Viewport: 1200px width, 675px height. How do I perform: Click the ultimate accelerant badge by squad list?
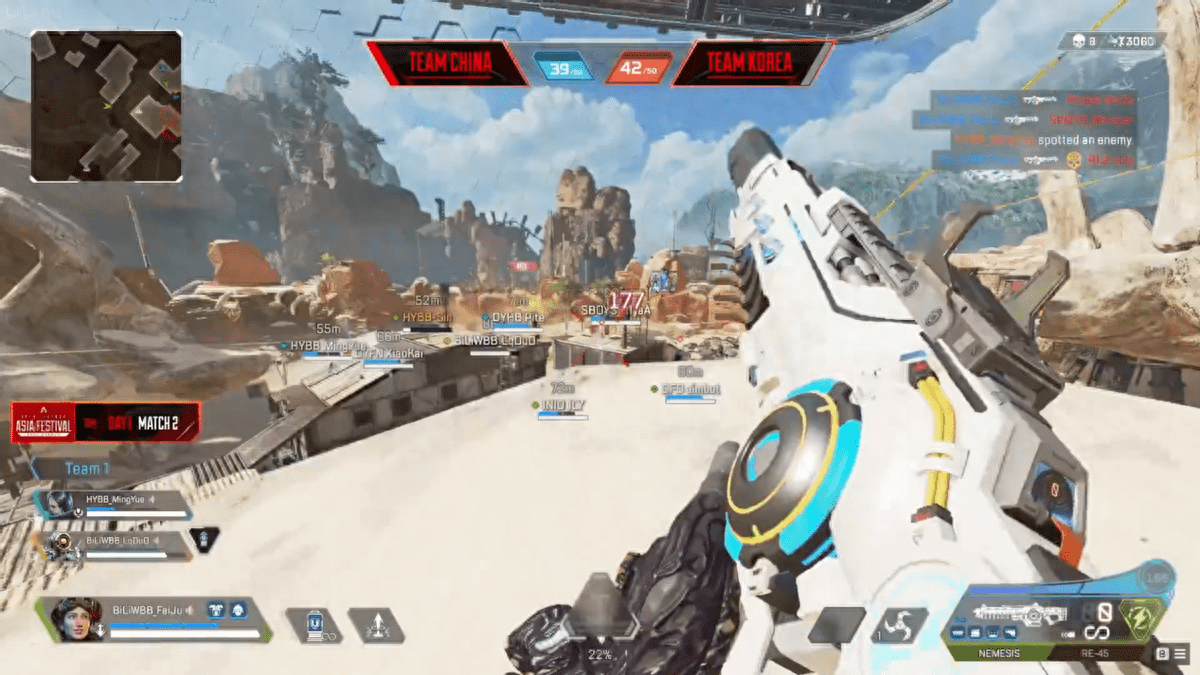204,540
